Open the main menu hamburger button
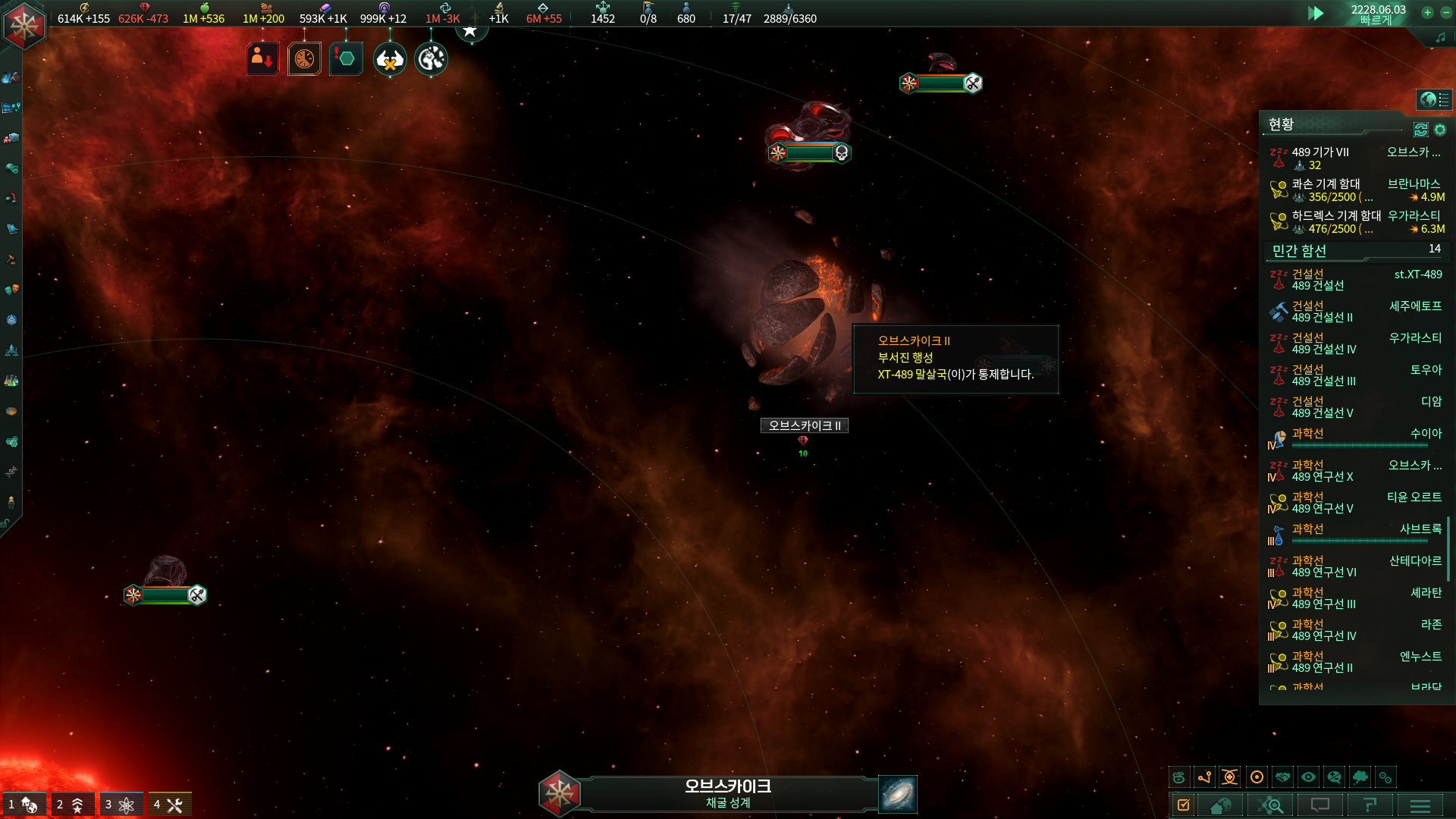This screenshot has width=1456, height=819. 1420,805
